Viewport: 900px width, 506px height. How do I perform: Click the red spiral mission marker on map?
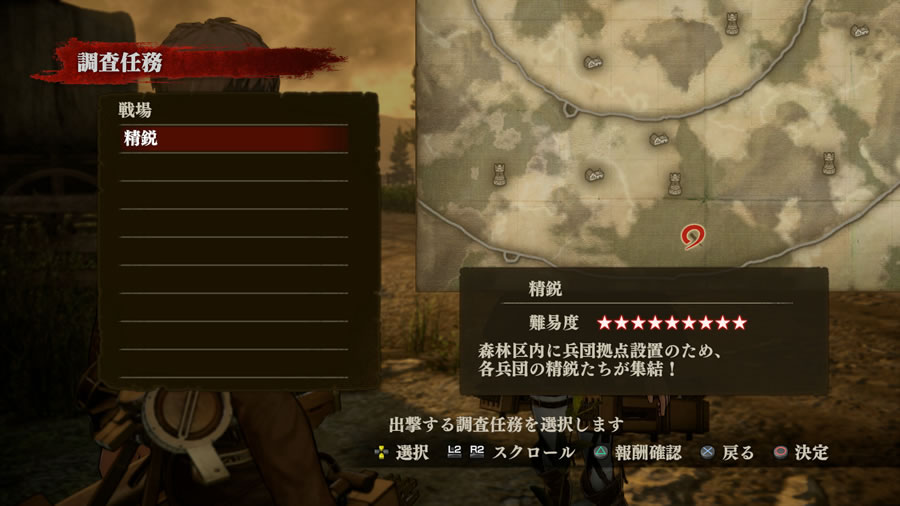pos(691,237)
